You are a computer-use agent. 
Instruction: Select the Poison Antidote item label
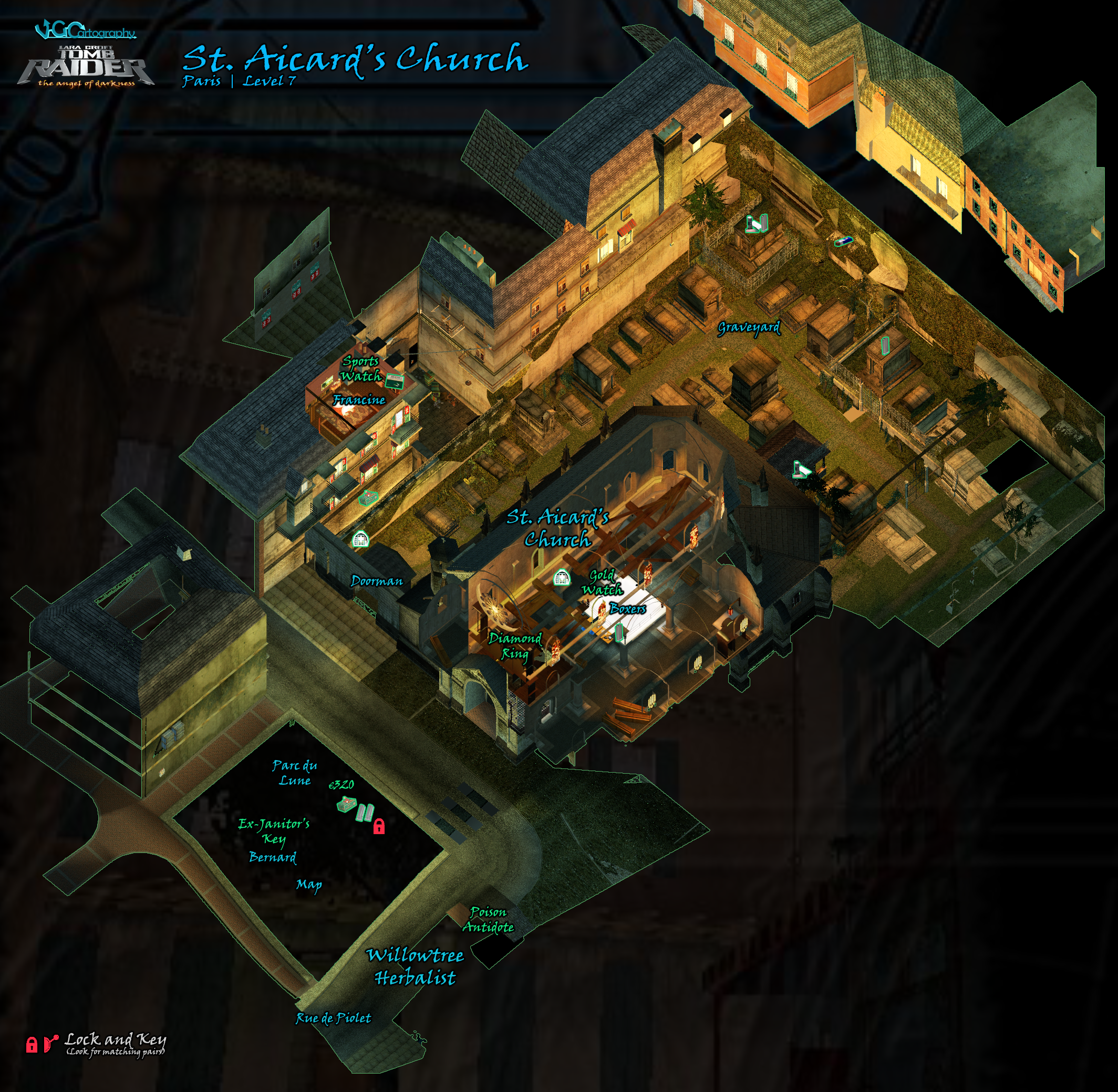point(488,919)
